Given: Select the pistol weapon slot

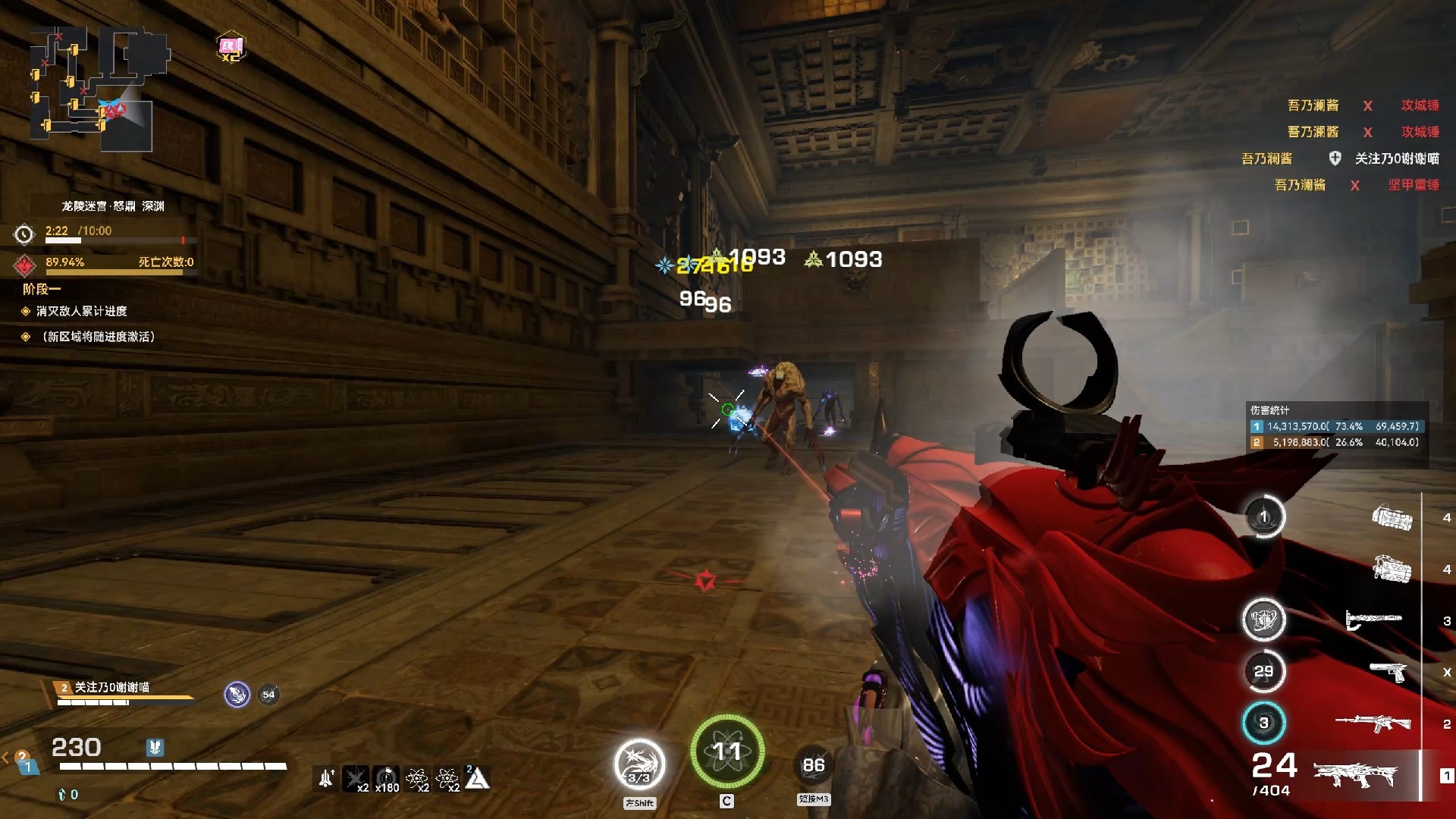Looking at the screenshot, I should pos(1389,671).
